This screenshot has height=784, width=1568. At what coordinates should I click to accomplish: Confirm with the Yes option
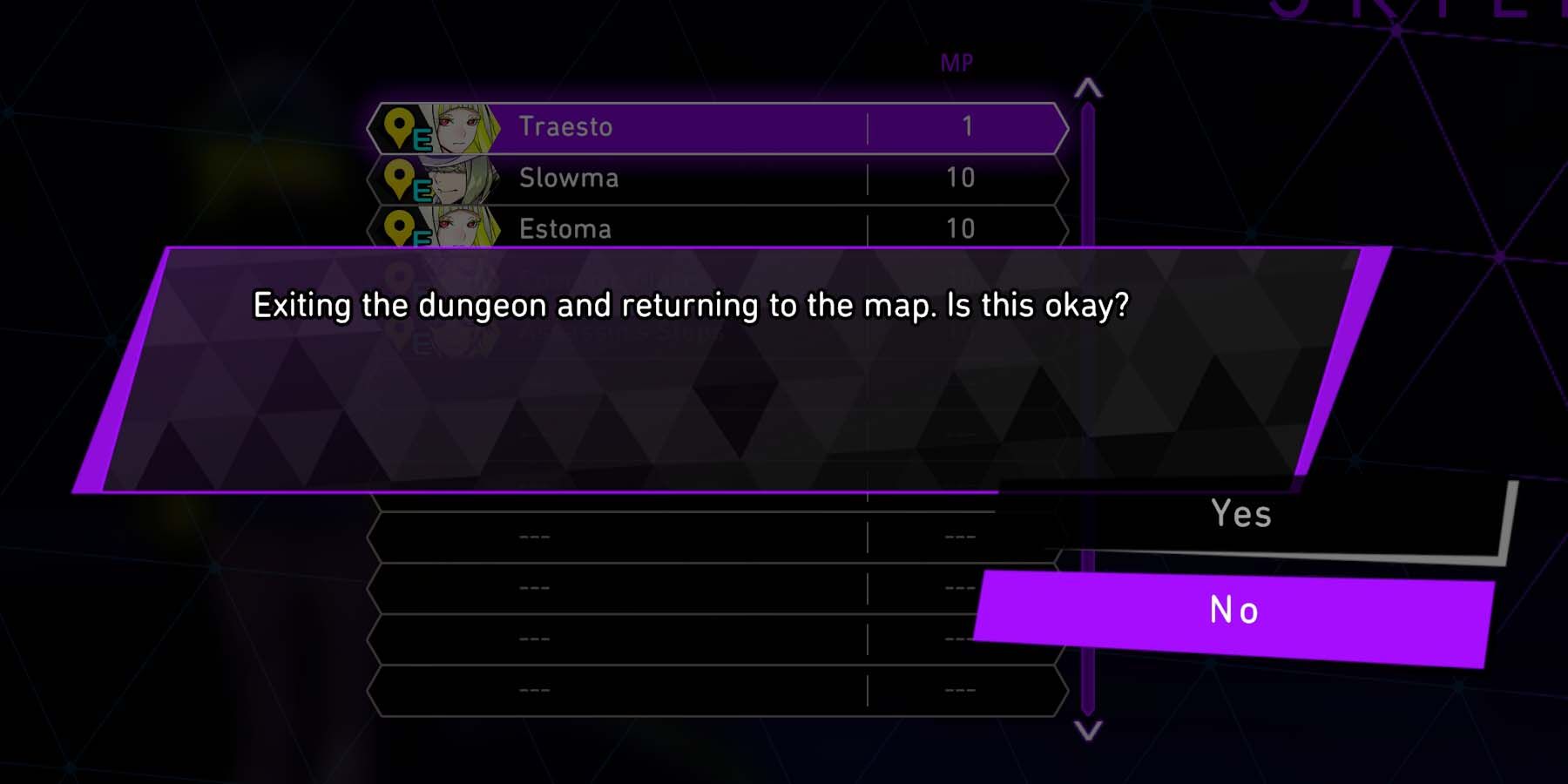[1241, 514]
